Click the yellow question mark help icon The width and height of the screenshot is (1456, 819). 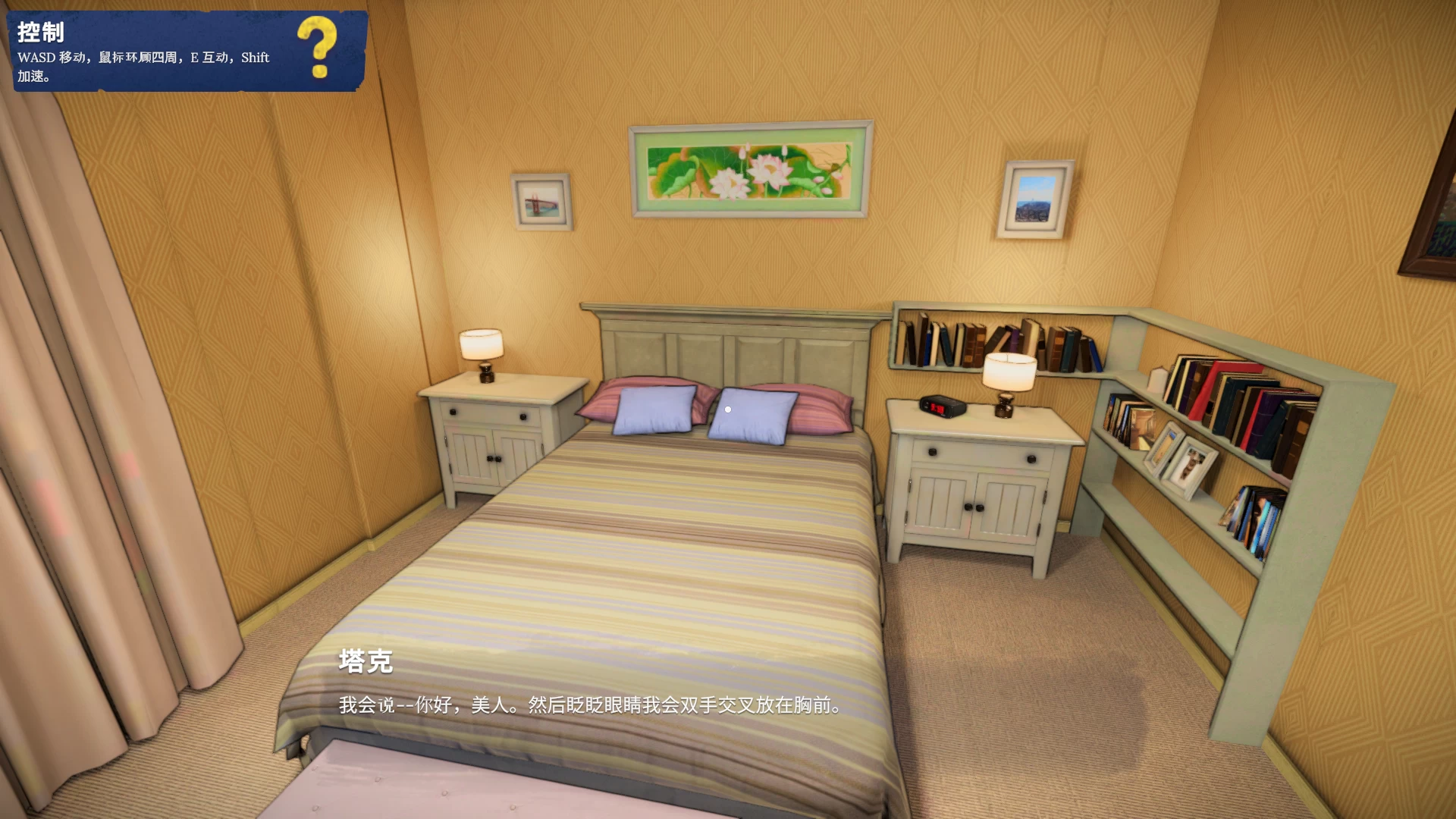[x=318, y=45]
